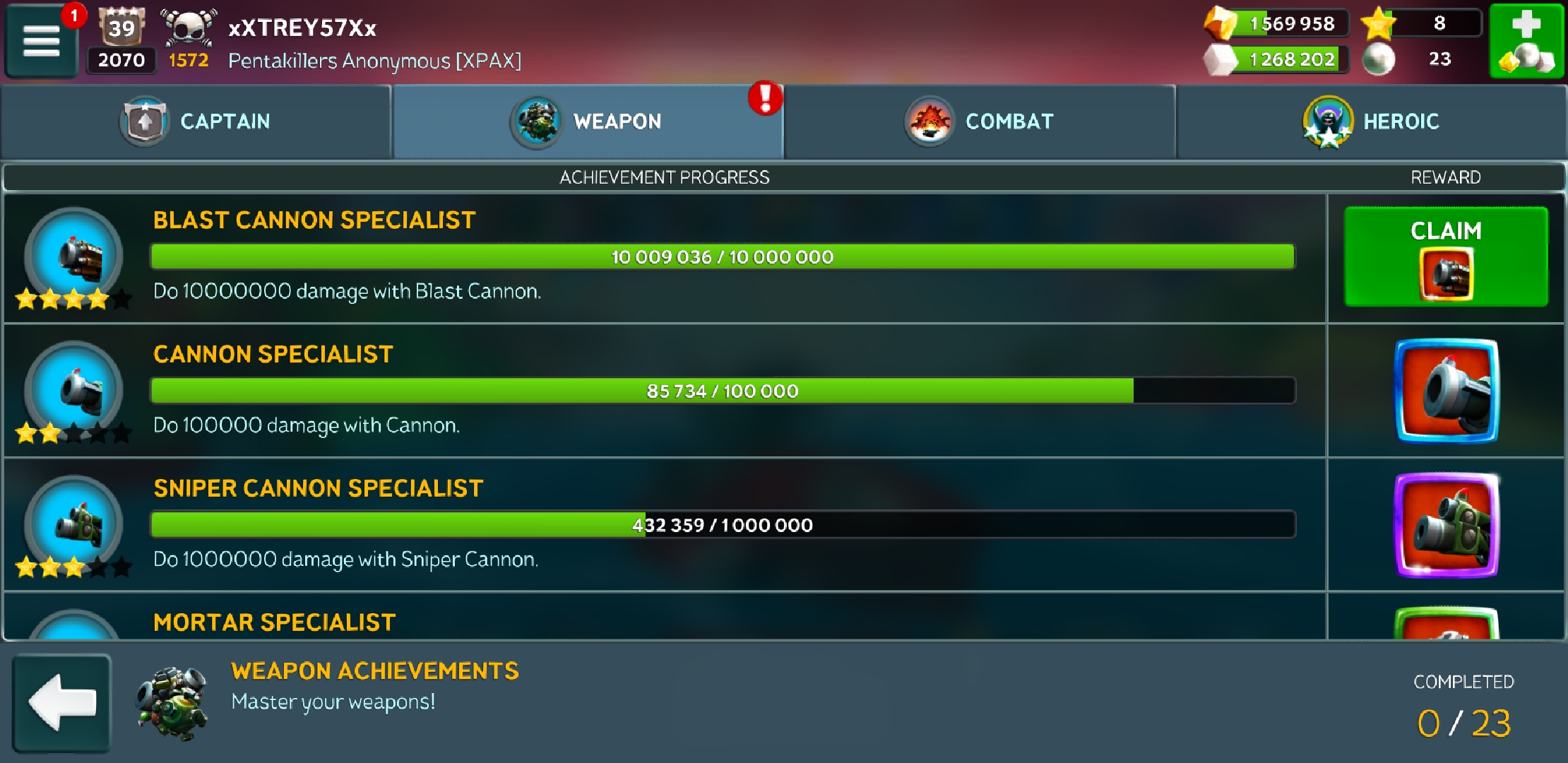Screen dimensions: 1568x763
Task: Show the Heroic achievements tab
Action: 1371,122
